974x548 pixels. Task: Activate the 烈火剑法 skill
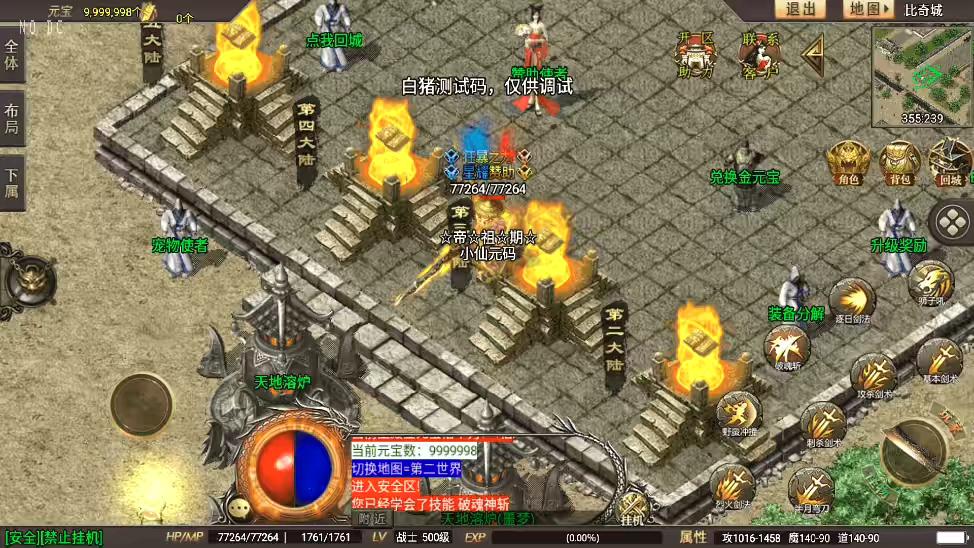coord(732,487)
